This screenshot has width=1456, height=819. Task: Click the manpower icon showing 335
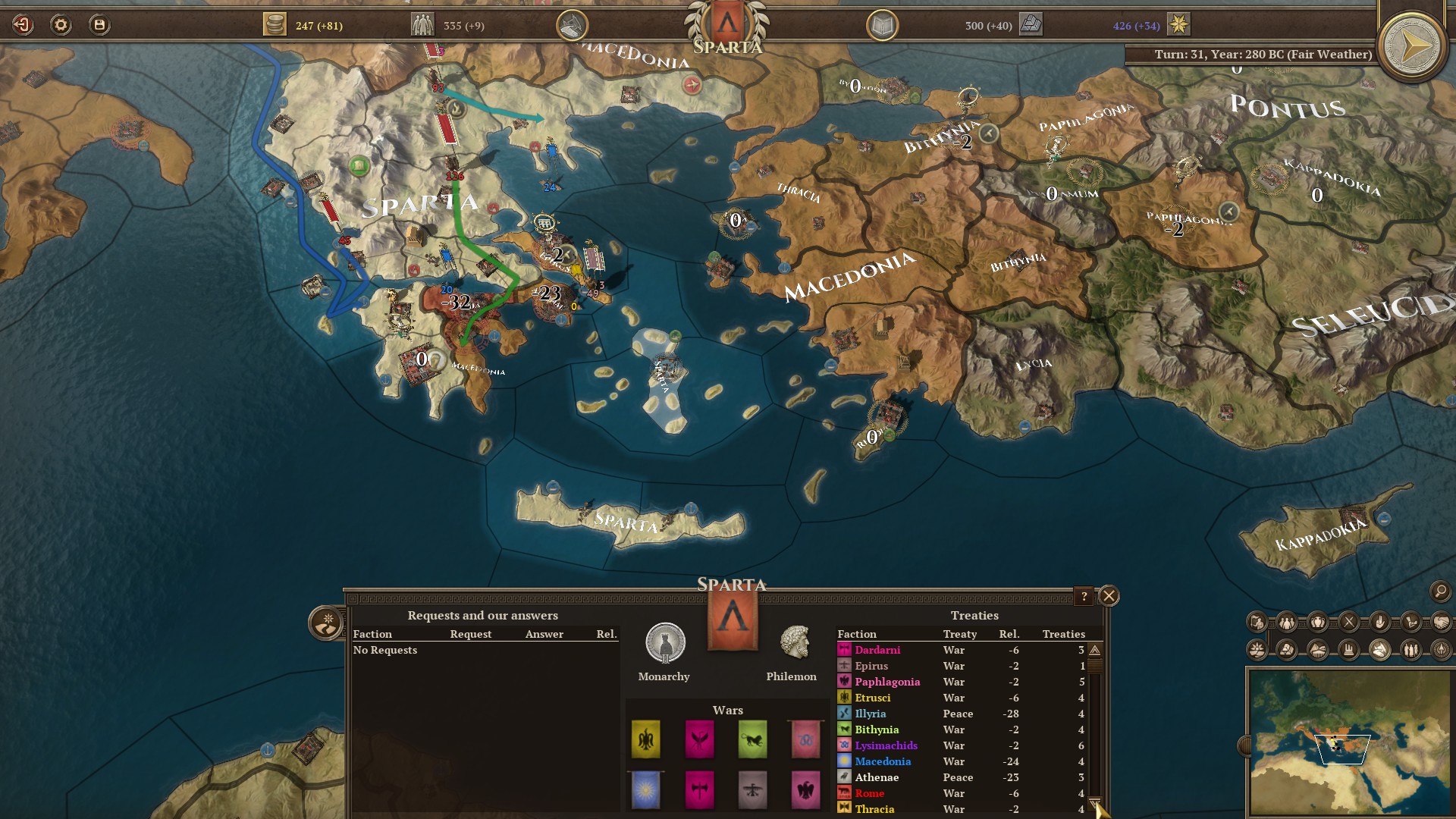pos(422,24)
